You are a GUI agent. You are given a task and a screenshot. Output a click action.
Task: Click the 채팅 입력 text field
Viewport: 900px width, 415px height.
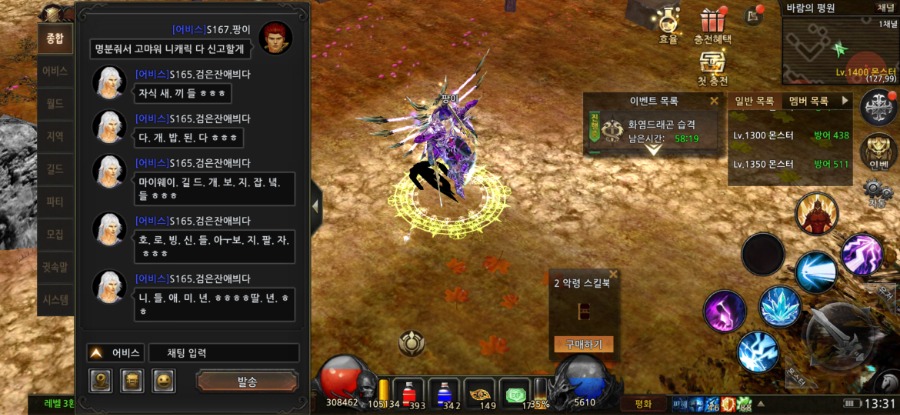(x=223, y=353)
